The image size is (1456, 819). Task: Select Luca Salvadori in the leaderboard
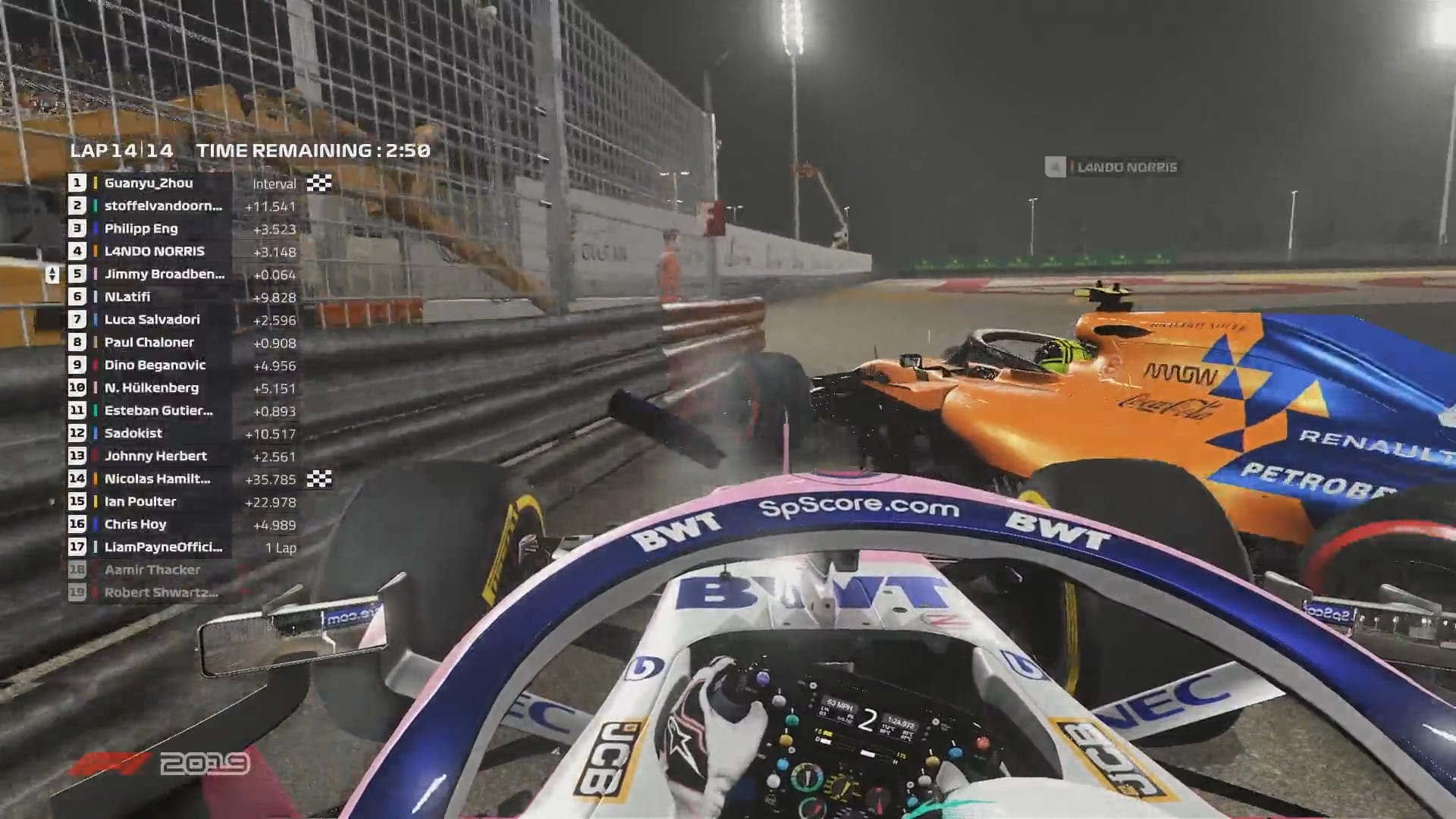(152, 319)
